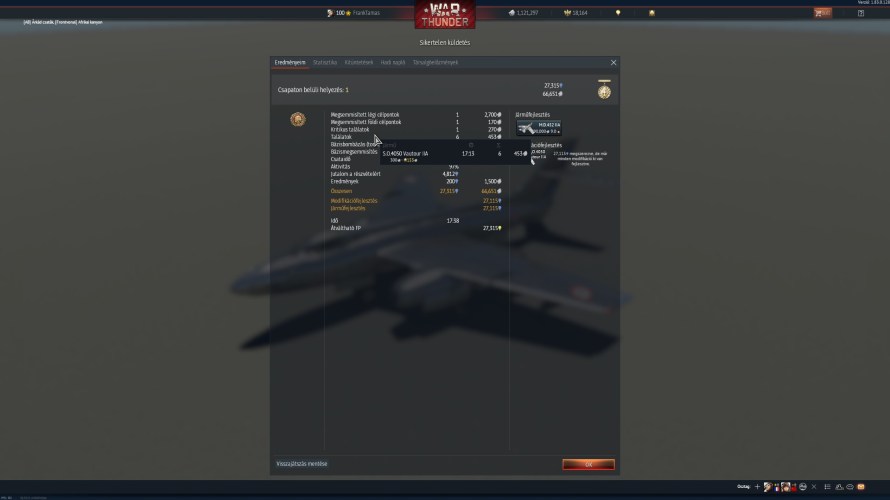Select the Eredményeim tab
The width and height of the screenshot is (890, 500).
289,62
